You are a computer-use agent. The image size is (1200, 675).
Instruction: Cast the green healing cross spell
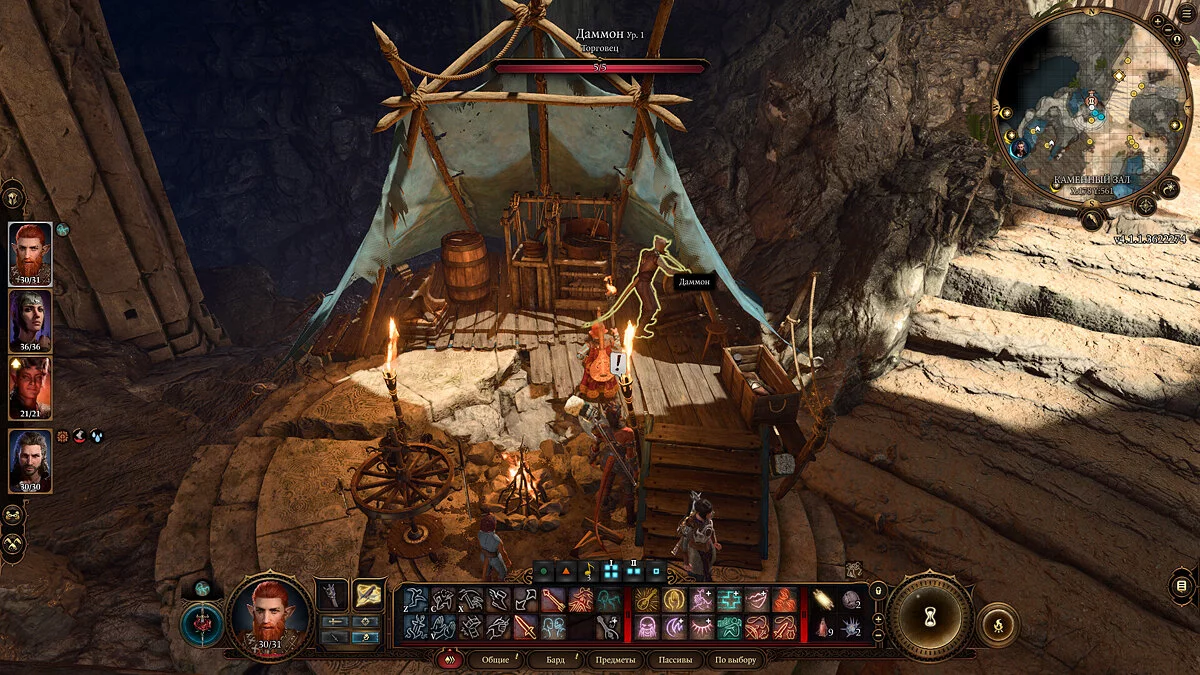[728, 600]
